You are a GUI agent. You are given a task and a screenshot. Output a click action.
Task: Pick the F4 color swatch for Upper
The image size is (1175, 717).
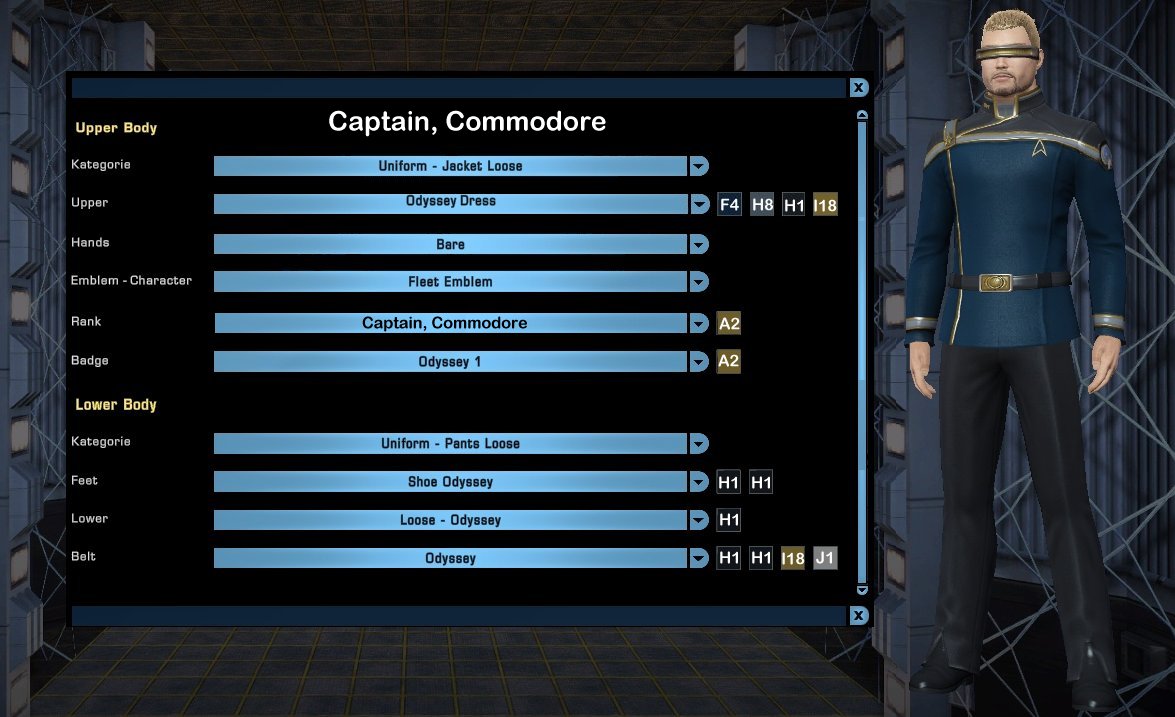[x=729, y=205]
